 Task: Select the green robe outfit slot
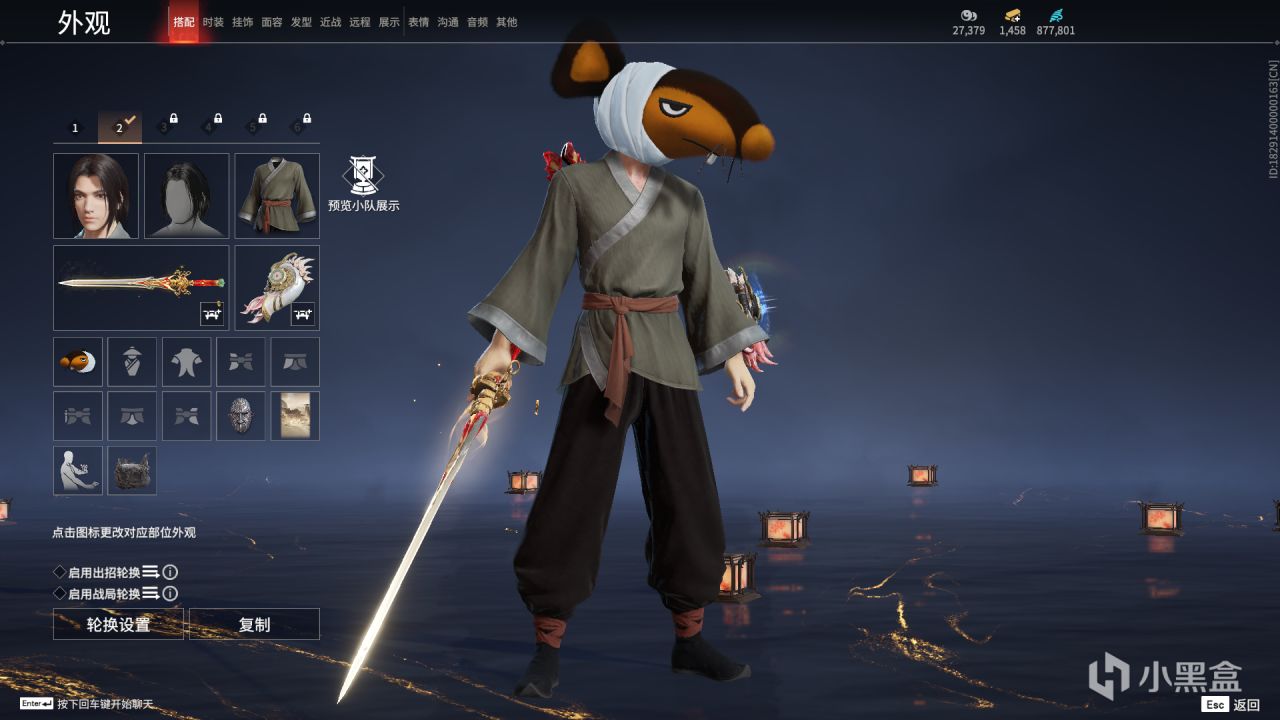click(x=277, y=196)
